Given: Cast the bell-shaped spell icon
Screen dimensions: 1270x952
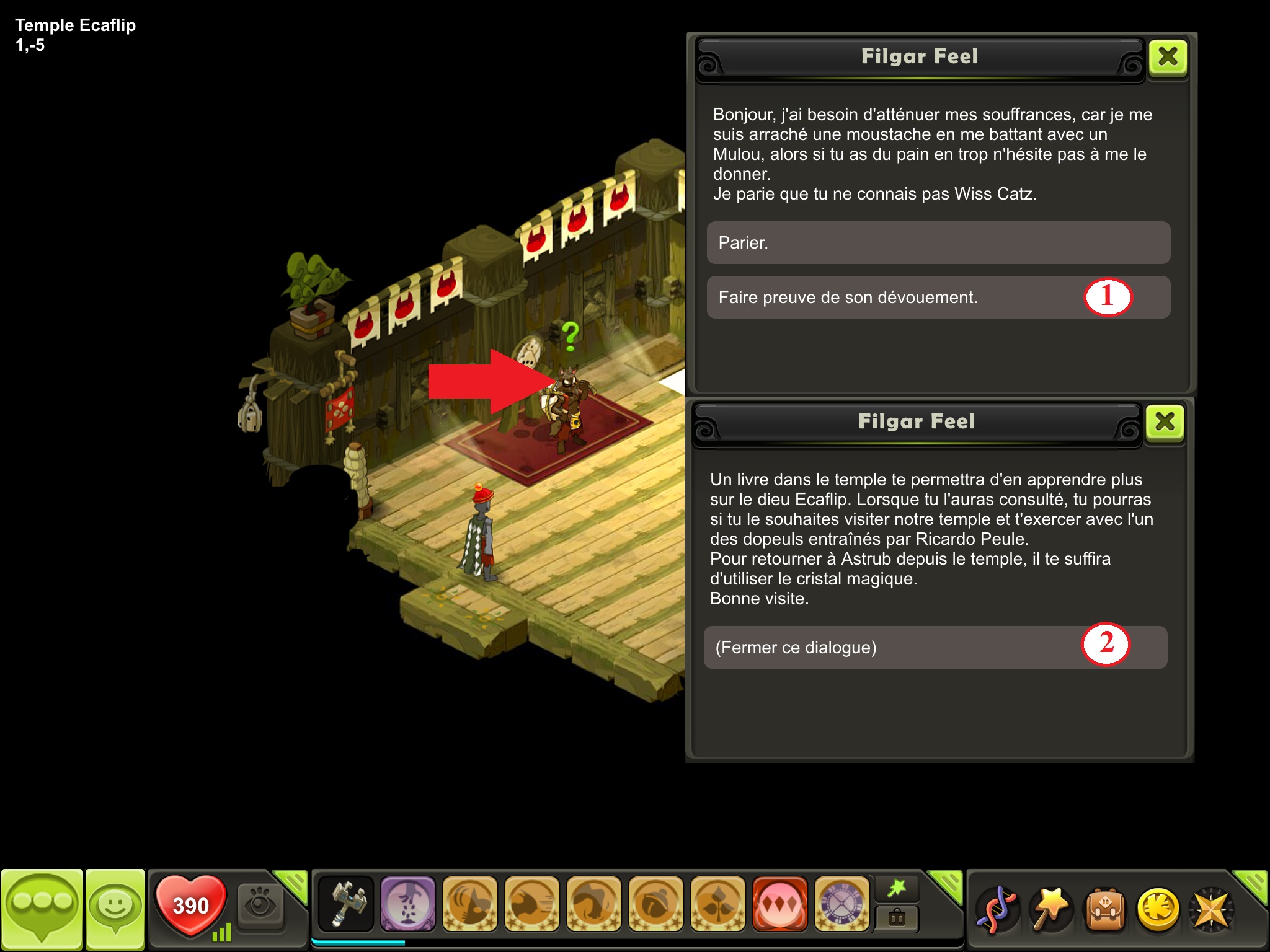Looking at the screenshot, I should coord(655,904).
